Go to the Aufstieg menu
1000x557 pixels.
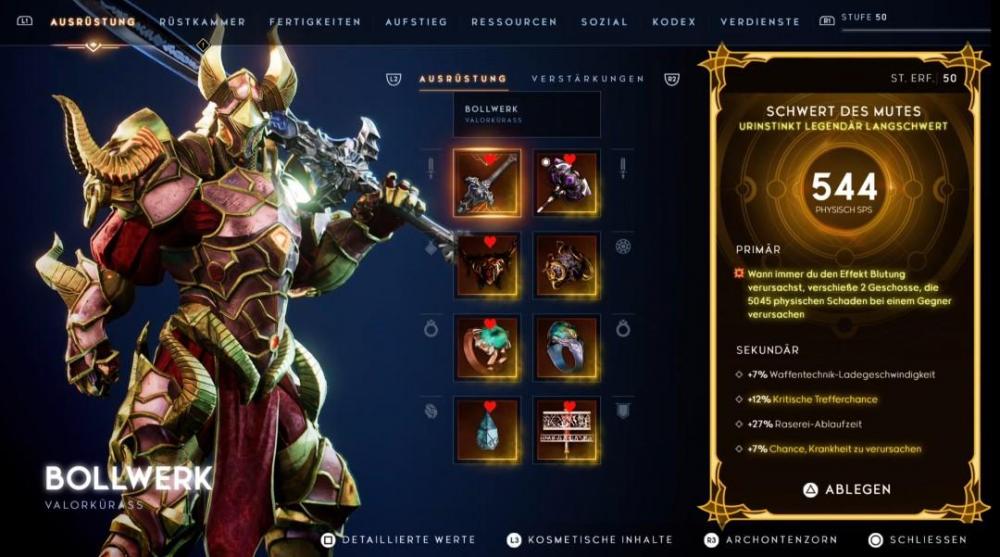click(x=416, y=21)
